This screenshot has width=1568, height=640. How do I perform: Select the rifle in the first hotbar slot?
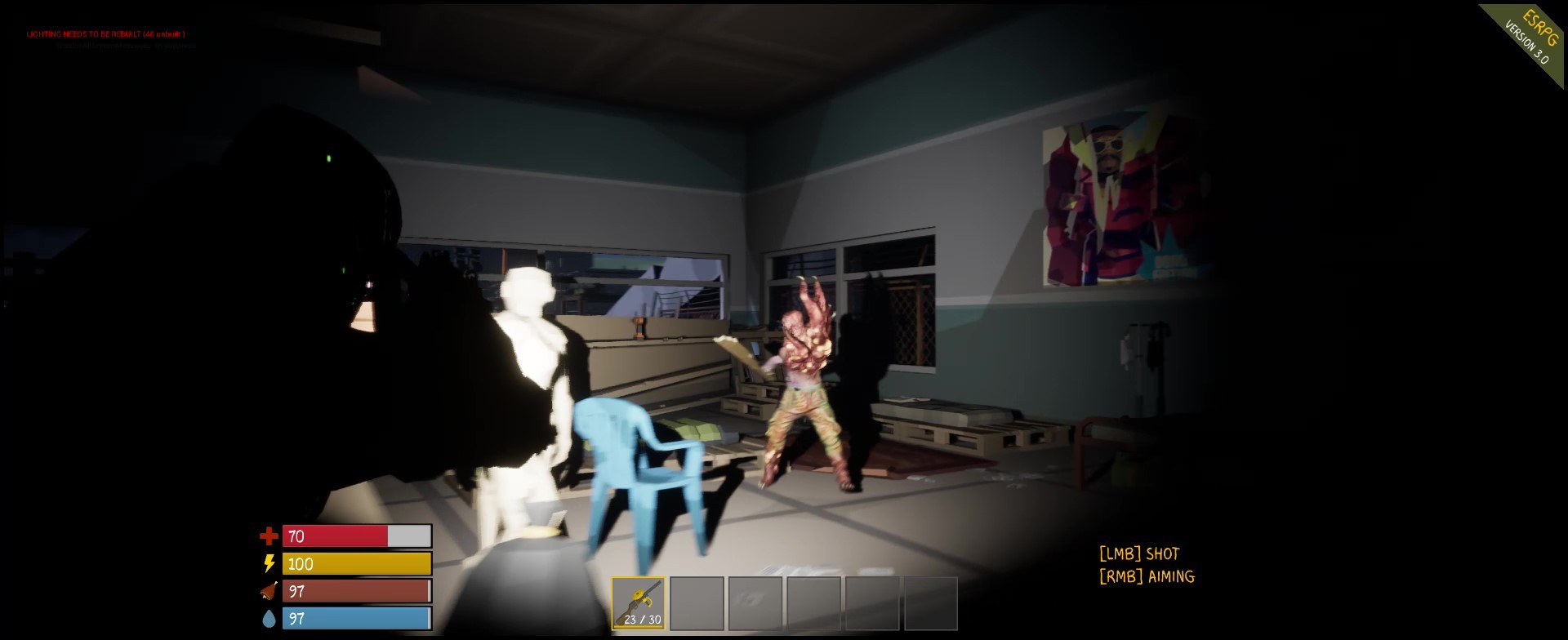(x=639, y=602)
